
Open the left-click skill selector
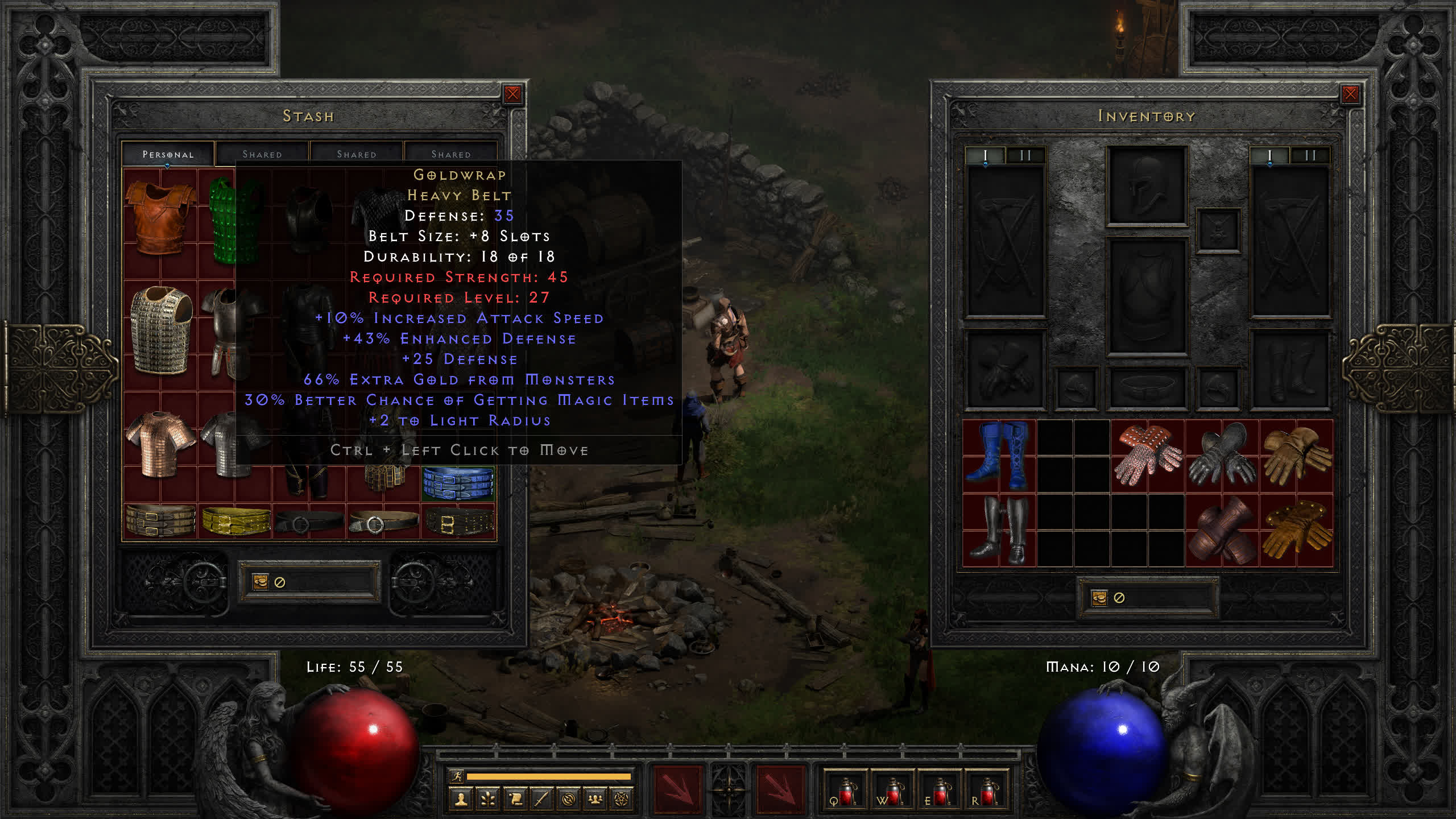click(x=677, y=789)
